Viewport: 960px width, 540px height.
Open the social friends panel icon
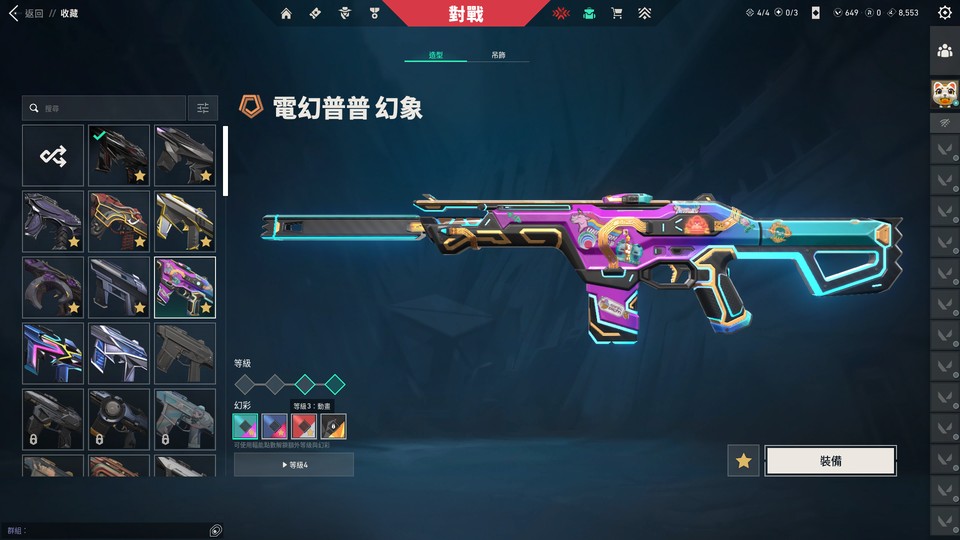pyautogui.click(x=944, y=50)
